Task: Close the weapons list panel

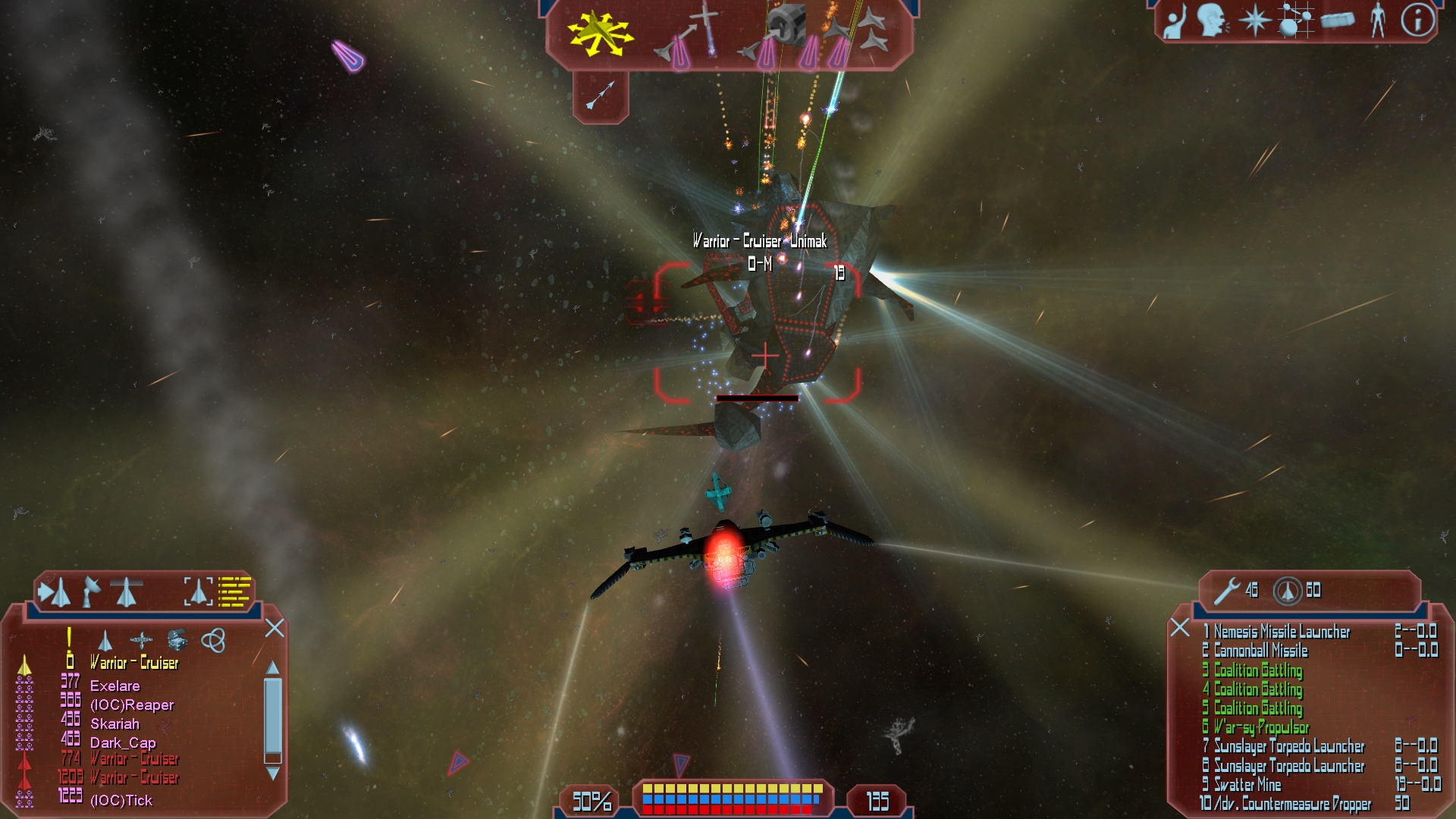Action: (x=1179, y=628)
